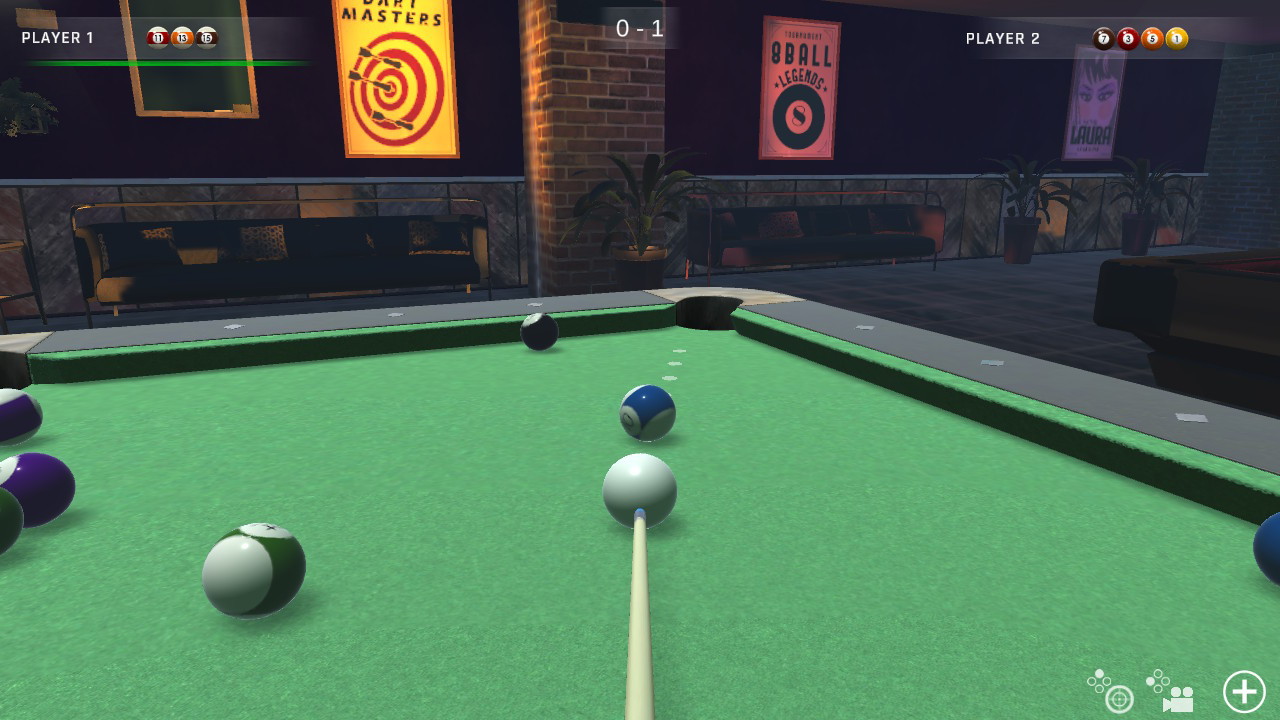Click the 5 ball icon in Player 2 panel
Screen dimensions: 1280x720
[1154, 38]
